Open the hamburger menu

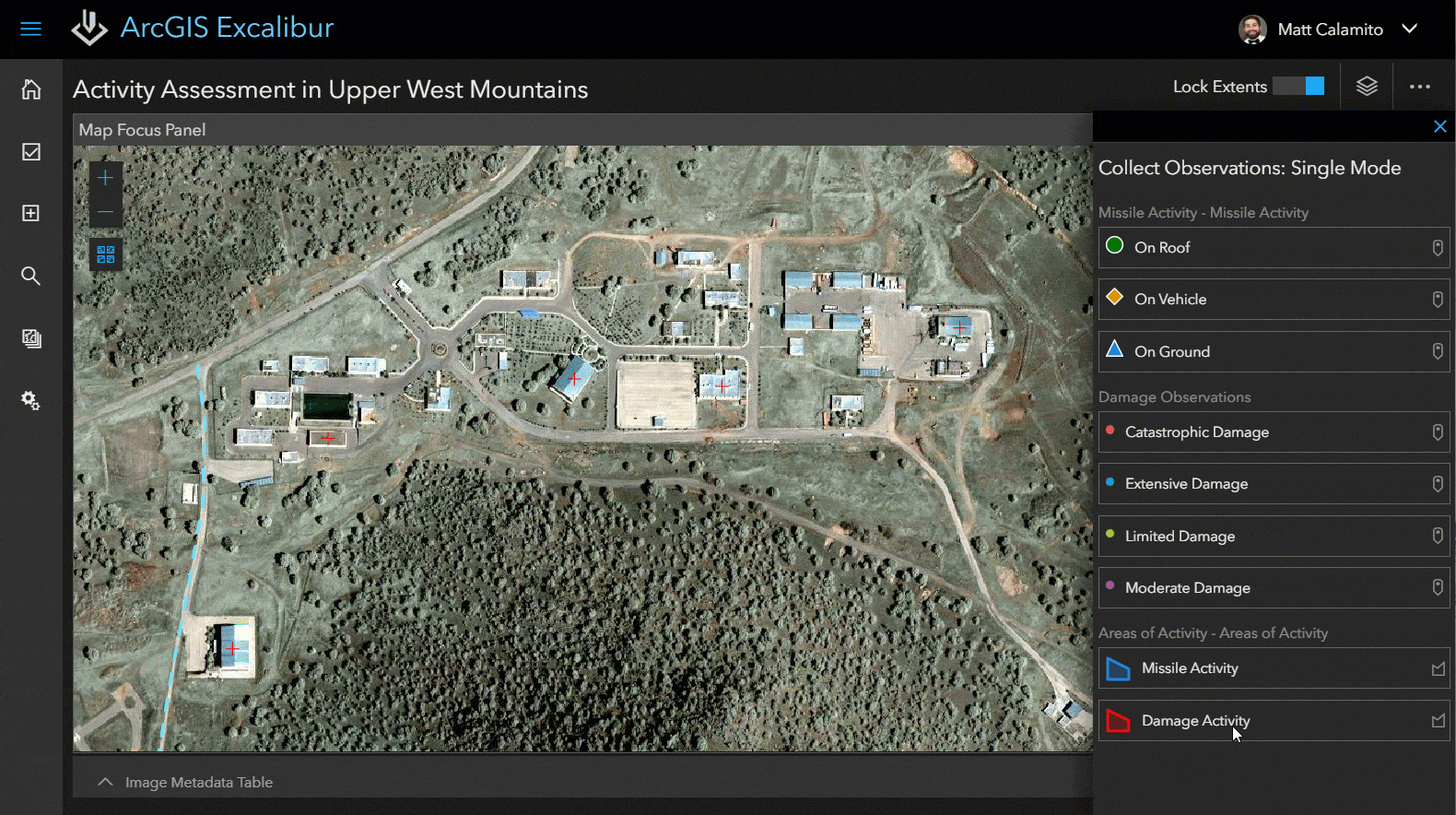coord(30,29)
